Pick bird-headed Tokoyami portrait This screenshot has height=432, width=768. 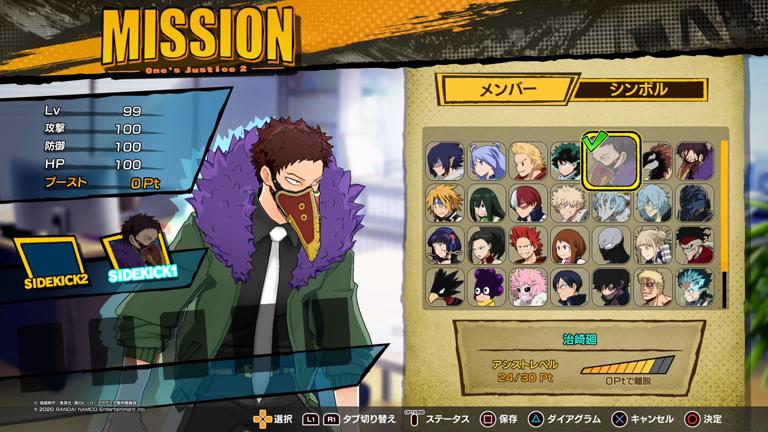click(444, 287)
